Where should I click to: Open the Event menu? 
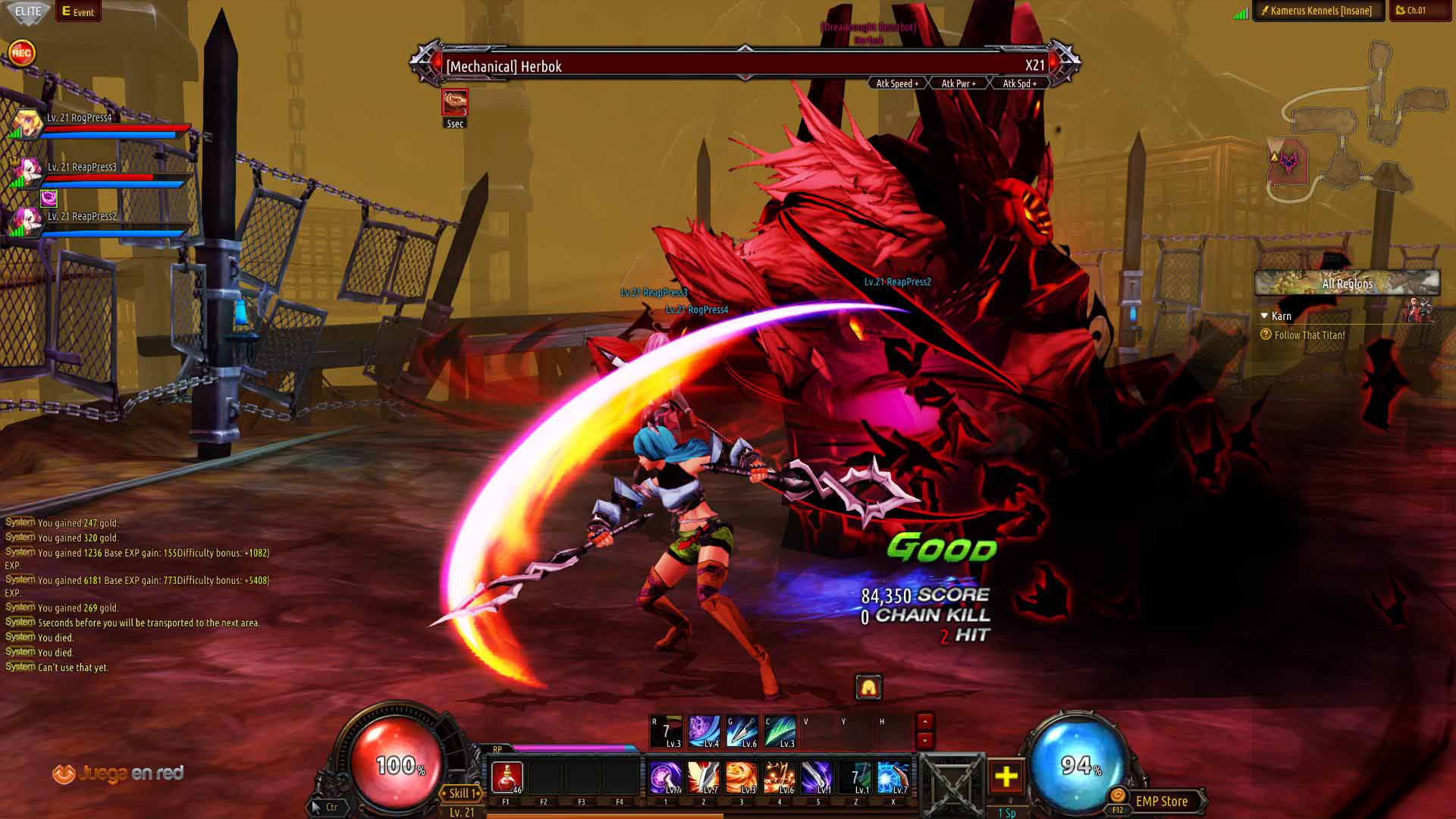point(78,11)
